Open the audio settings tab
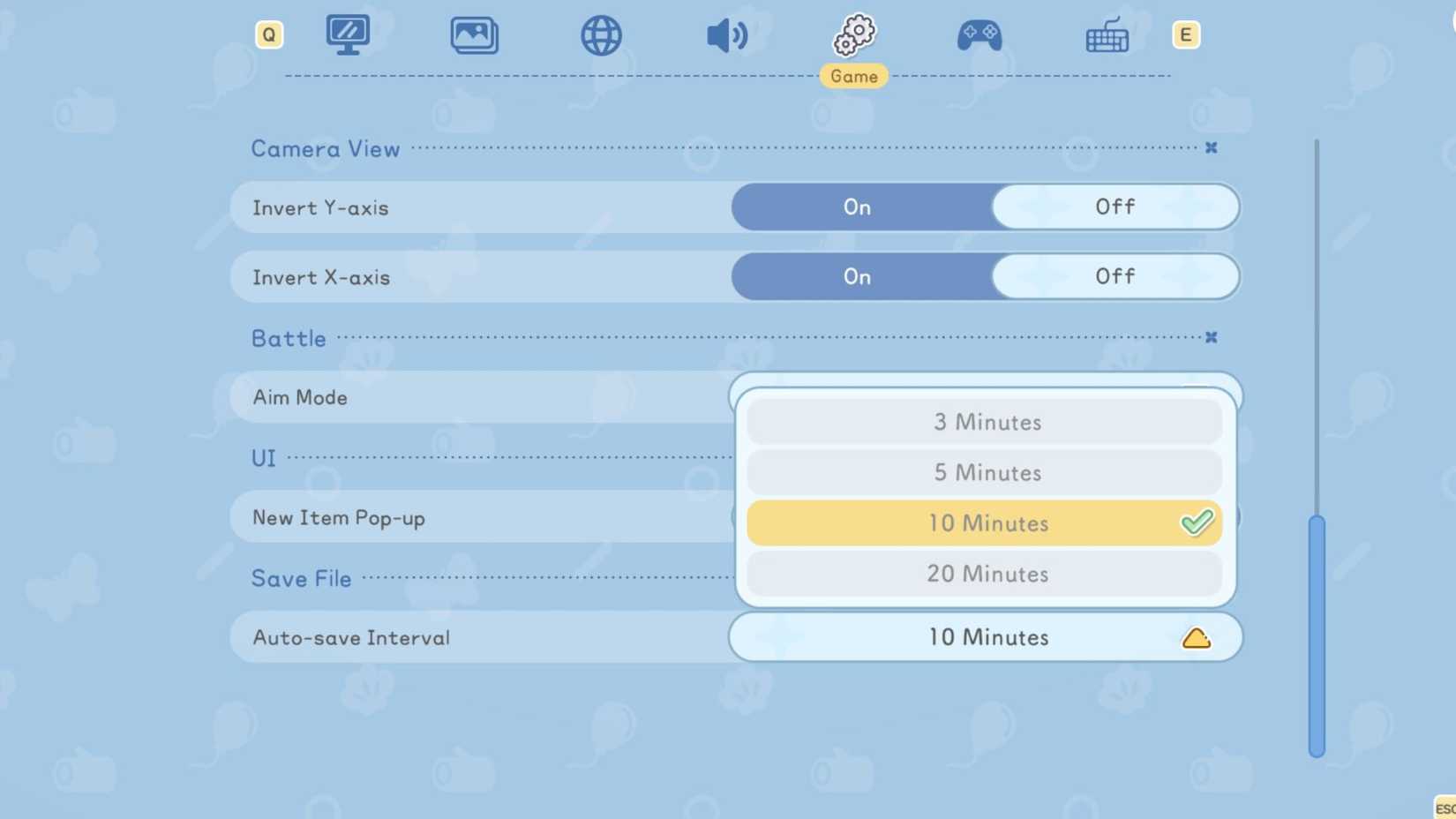The height and width of the screenshot is (819, 1456). coord(728,34)
